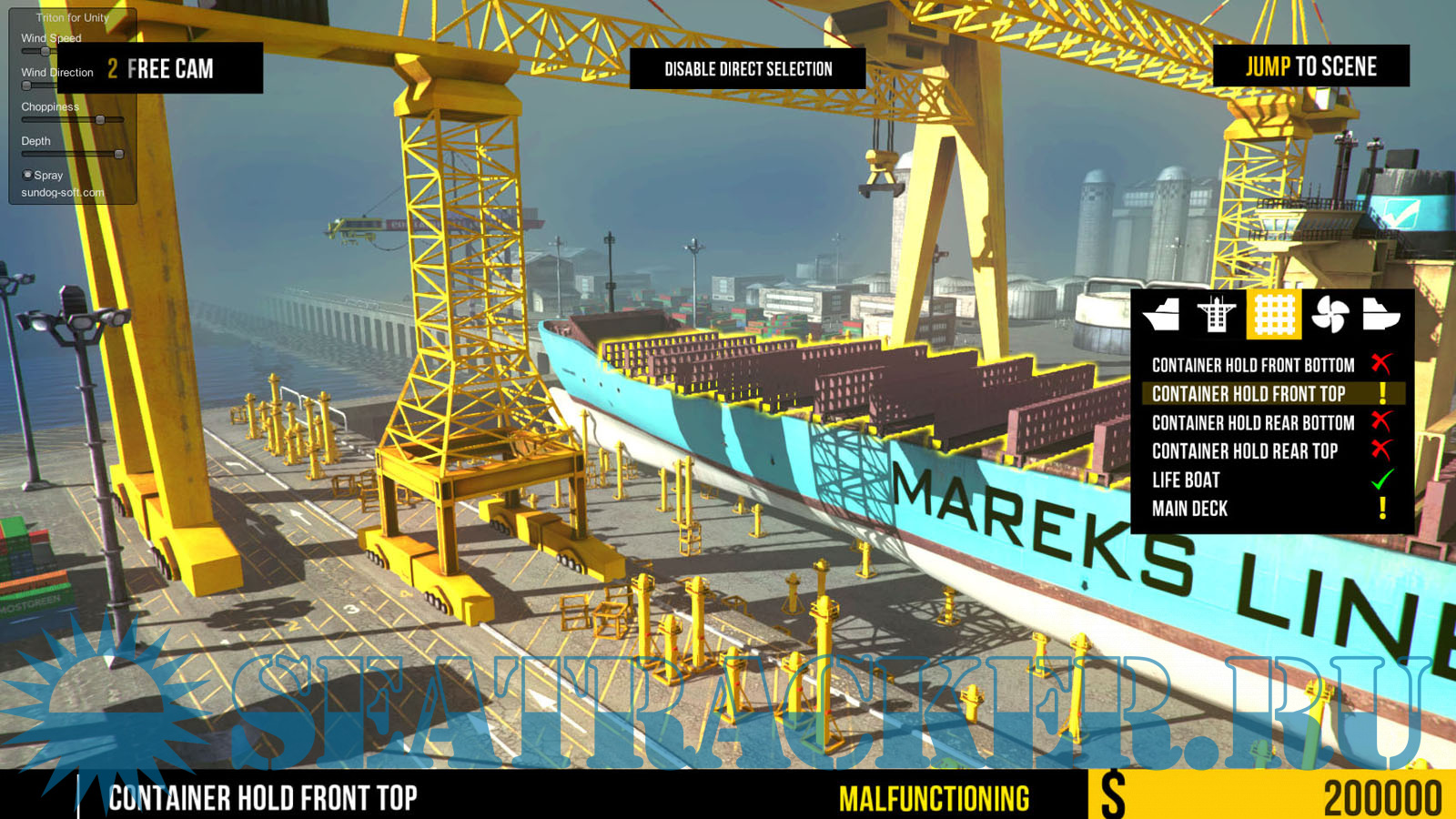Choose Container Hold Front Top entry

pos(1249,394)
